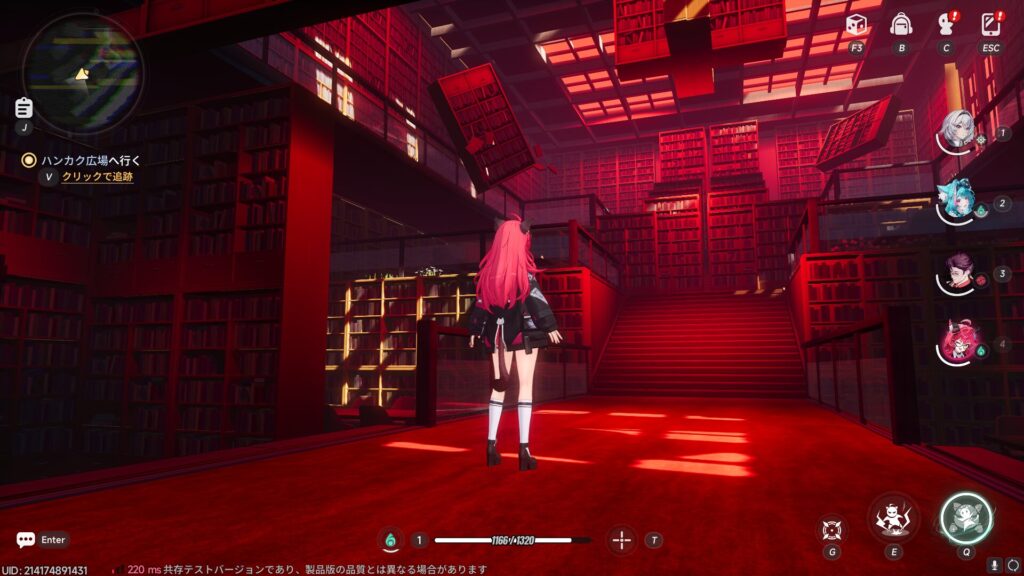Switch to the dark-haired party member

[957, 272]
